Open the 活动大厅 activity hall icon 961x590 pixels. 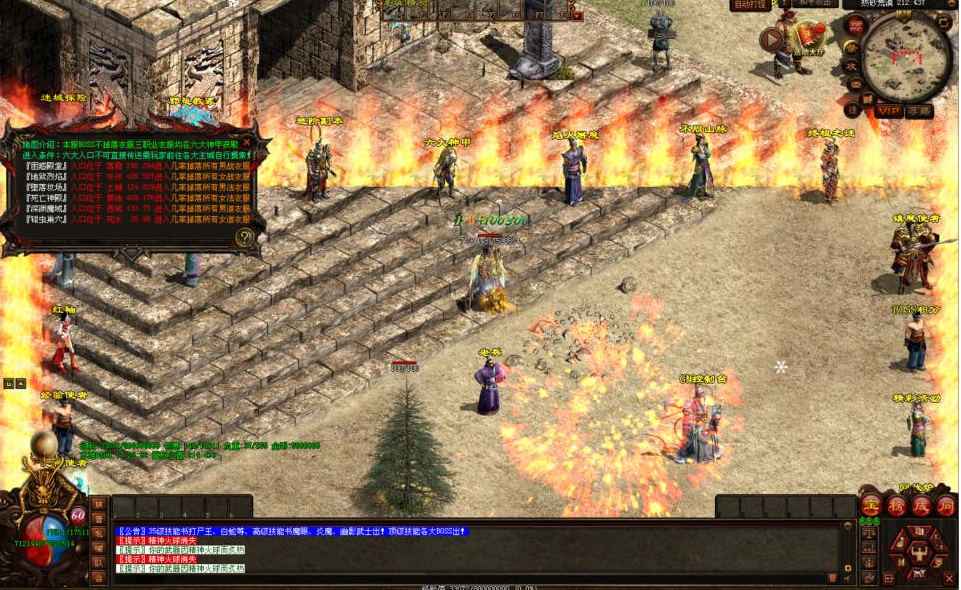click(808, 38)
